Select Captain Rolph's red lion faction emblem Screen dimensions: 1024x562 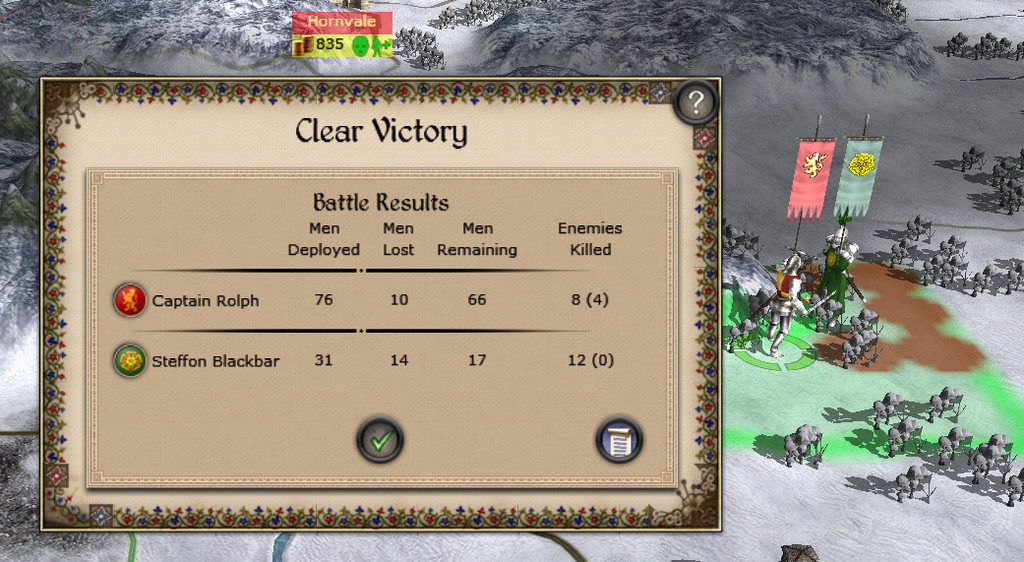point(131,300)
